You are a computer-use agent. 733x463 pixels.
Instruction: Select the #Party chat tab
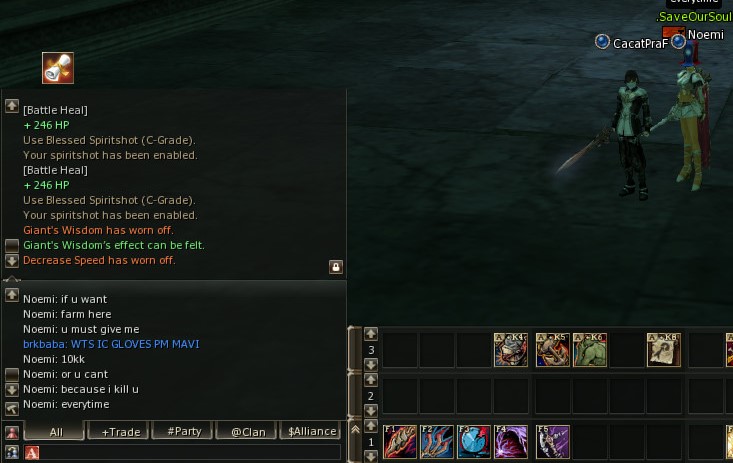[x=183, y=432]
